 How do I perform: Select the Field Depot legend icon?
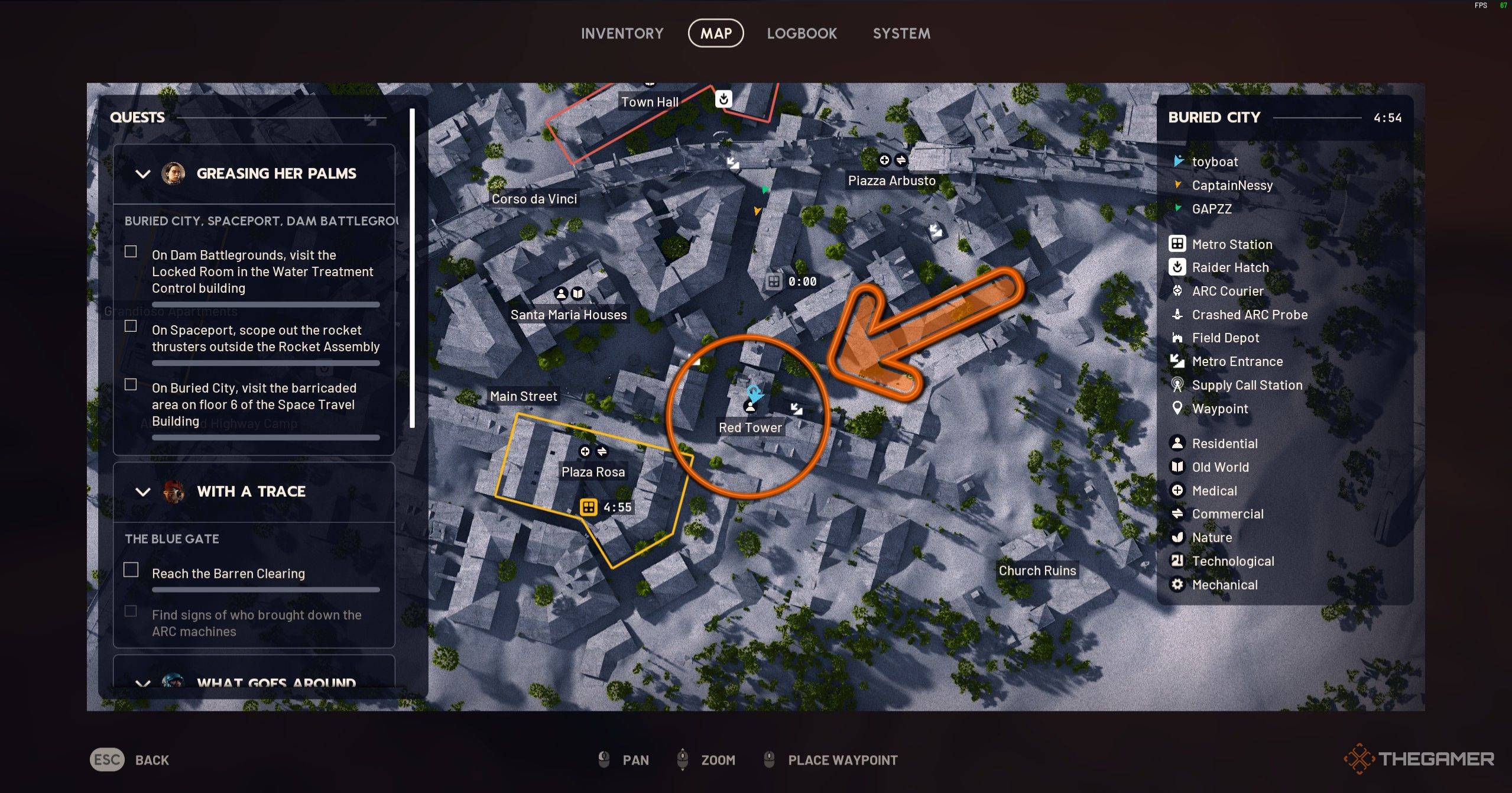coord(1178,338)
